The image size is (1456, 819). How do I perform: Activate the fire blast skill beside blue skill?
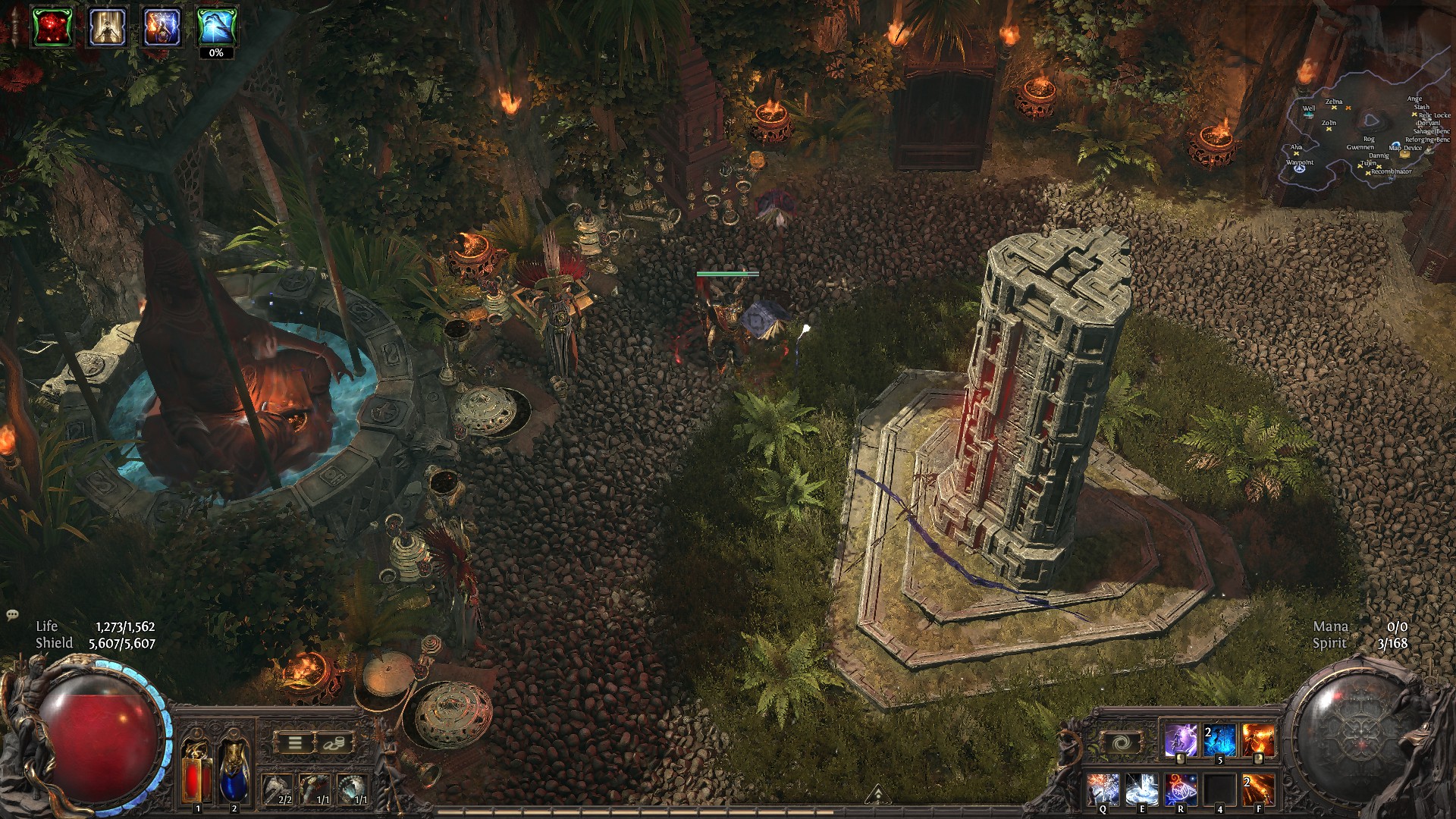pyautogui.click(x=1258, y=741)
